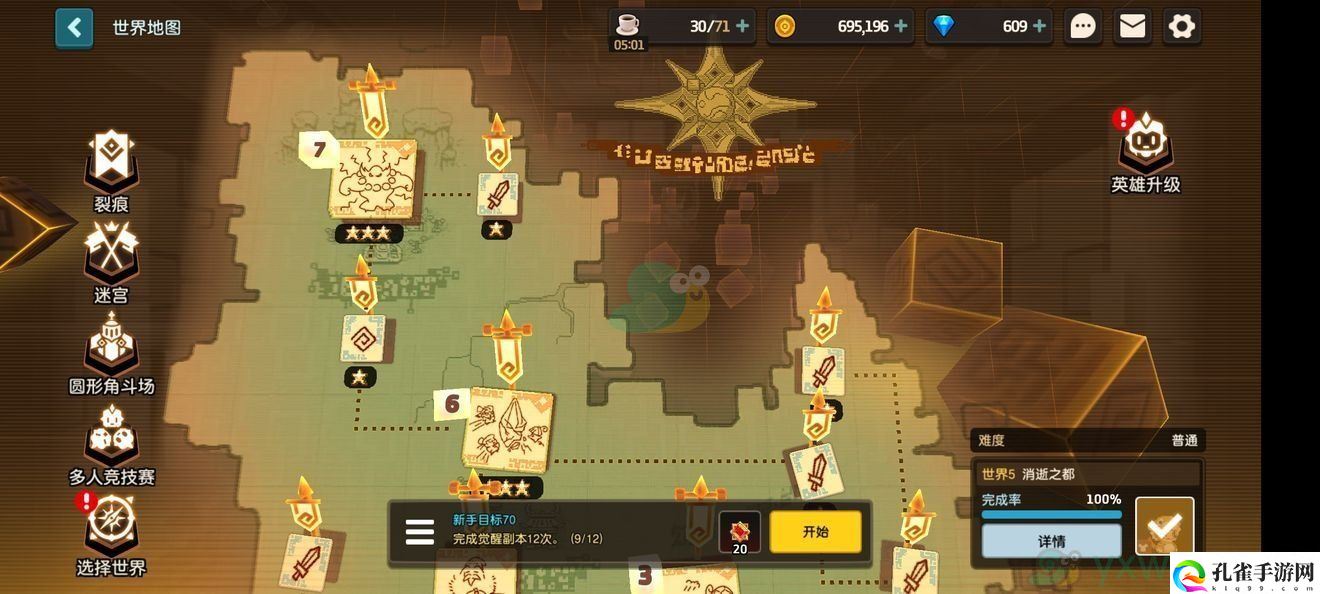Open 选择世界 world selection
The width and height of the screenshot is (1320, 594).
pos(111,533)
